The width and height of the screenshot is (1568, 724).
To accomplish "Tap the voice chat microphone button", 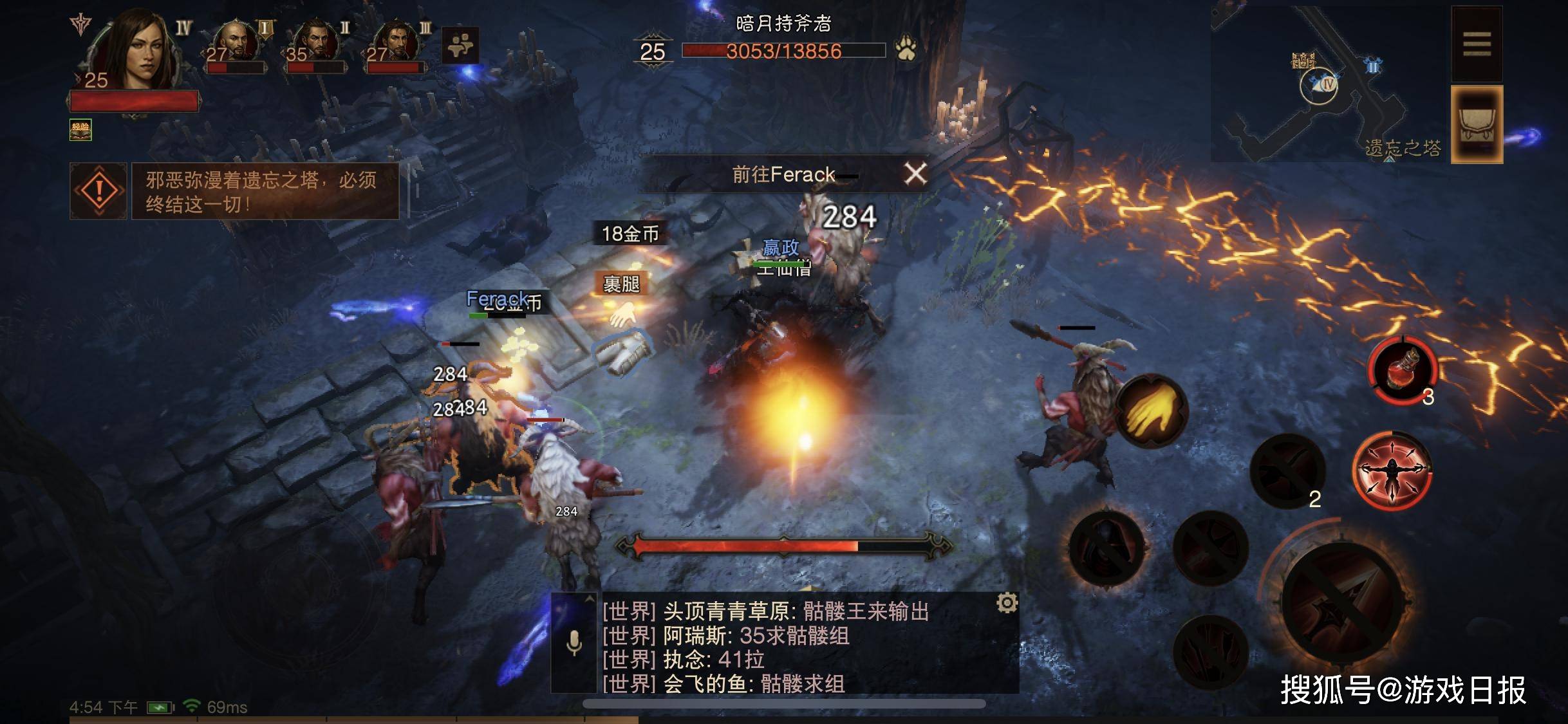I will [x=574, y=642].
